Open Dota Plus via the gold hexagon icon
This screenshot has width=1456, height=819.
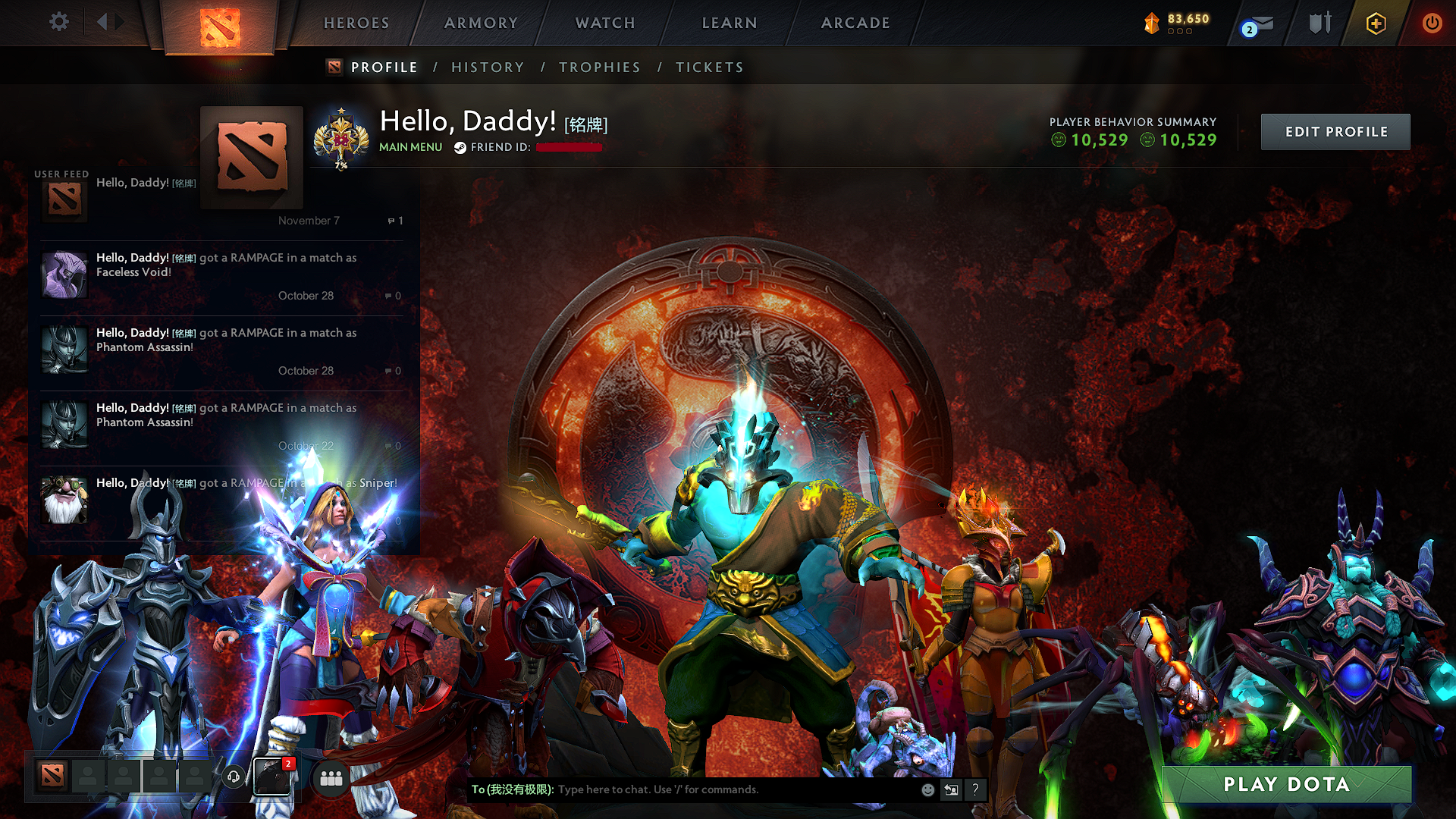point(1375,23)
